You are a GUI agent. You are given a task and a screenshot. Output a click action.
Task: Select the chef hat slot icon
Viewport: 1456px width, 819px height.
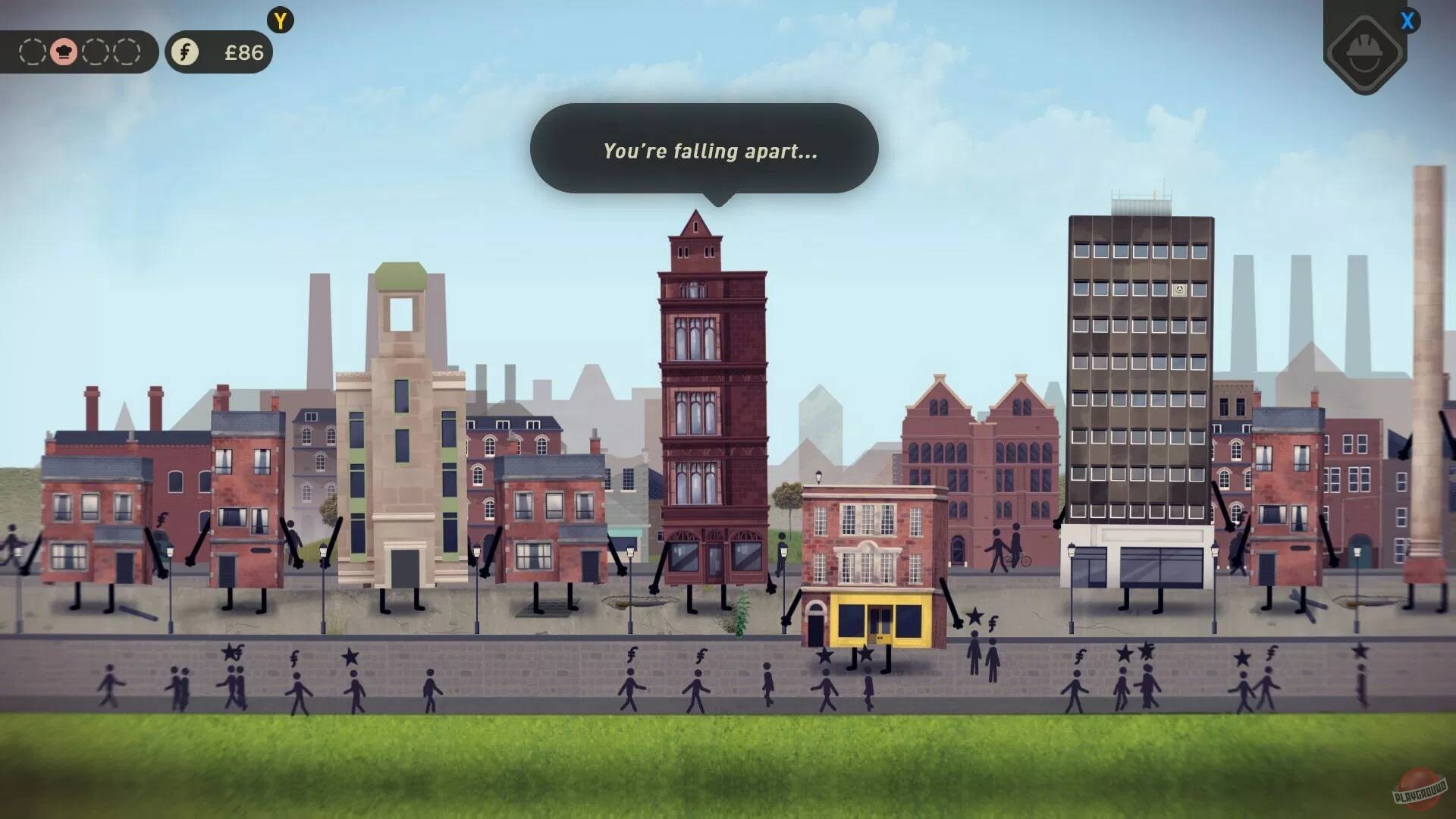tap(66, 52)
